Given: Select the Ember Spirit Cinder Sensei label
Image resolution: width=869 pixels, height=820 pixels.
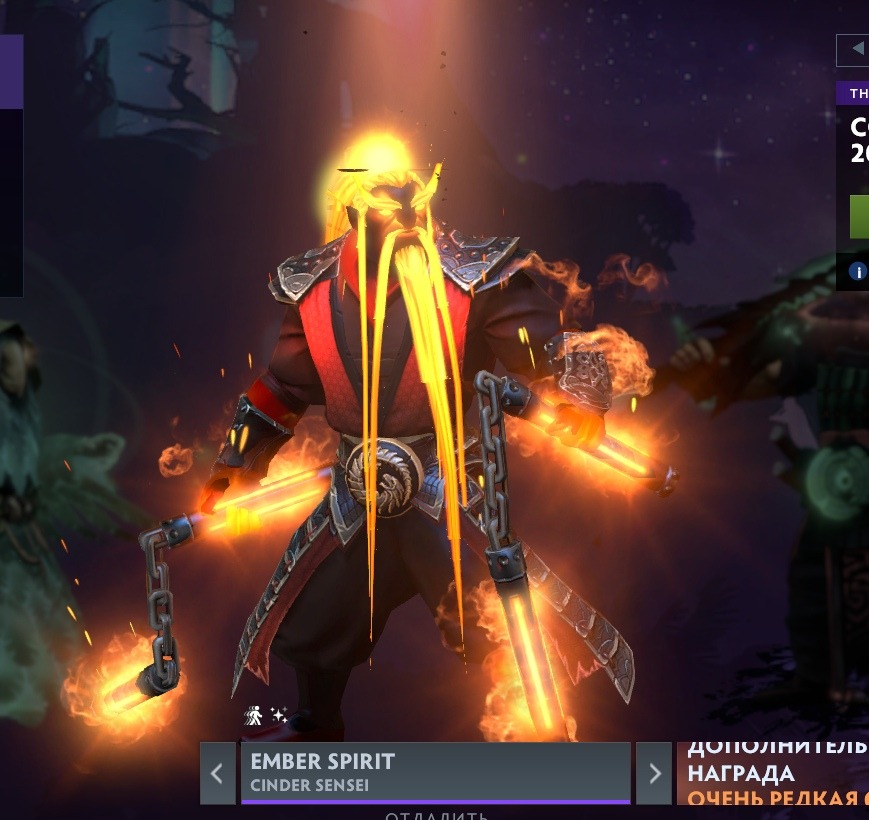Looking at the screenshot, I should click(435, 772).
